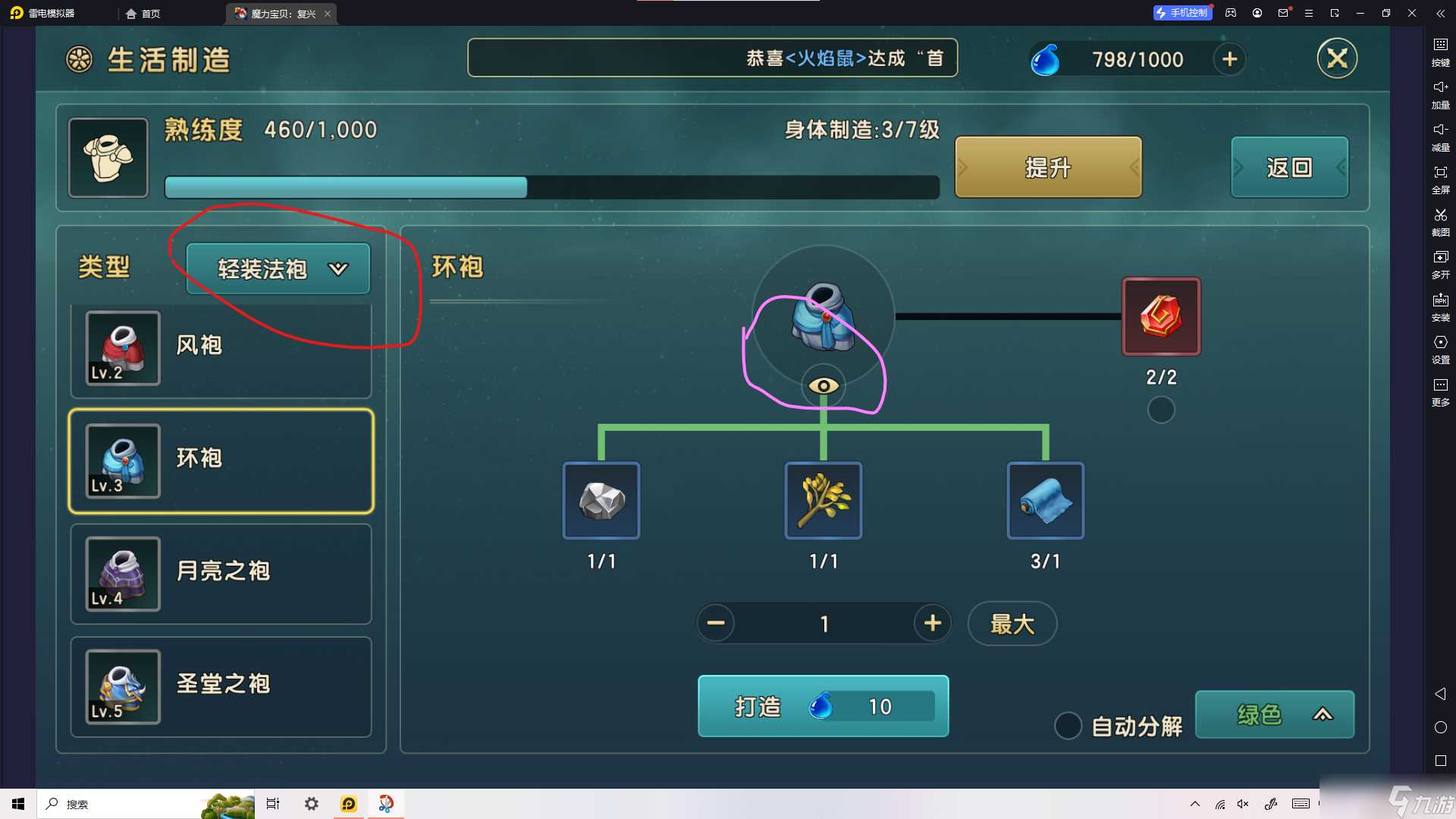Select the blue cloth material icon

click(x=1045, y=500)
